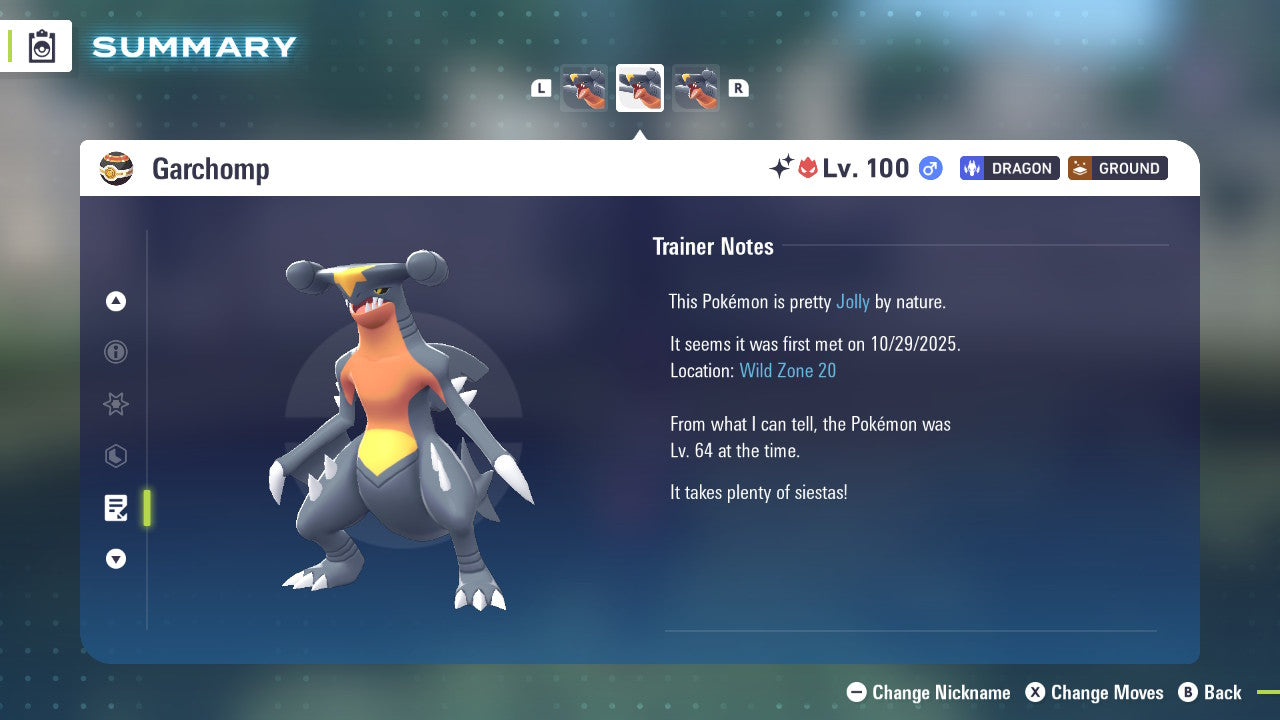Select Change Nickname at the bottom
The image size is (1280, 720).
(928, 692)
